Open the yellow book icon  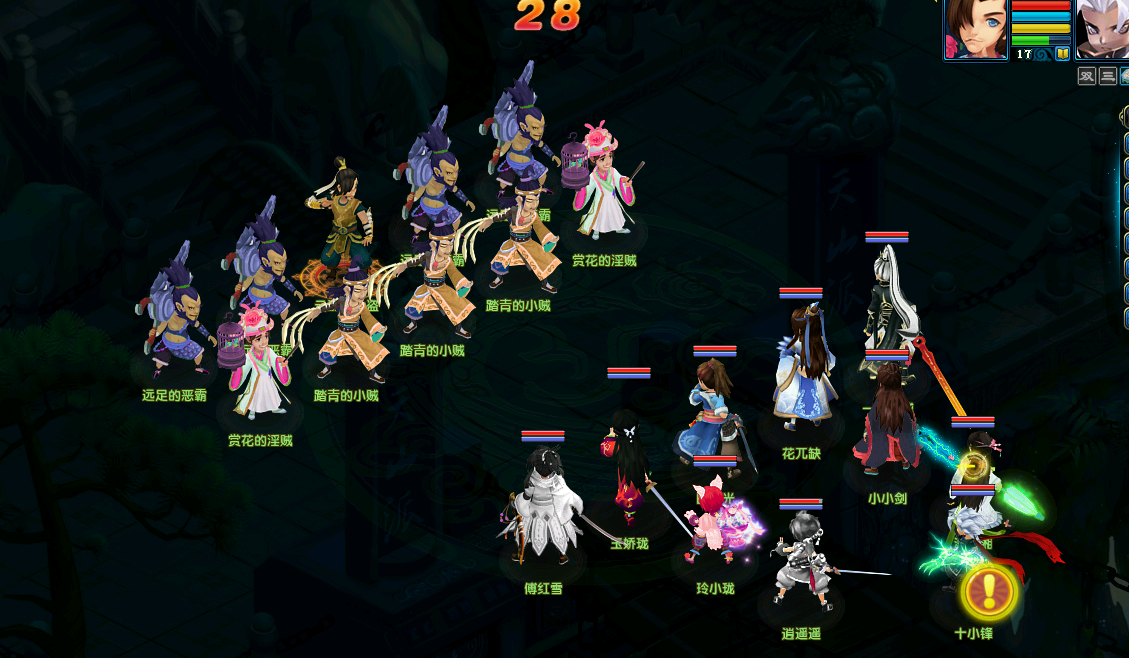coord(1062,54)
